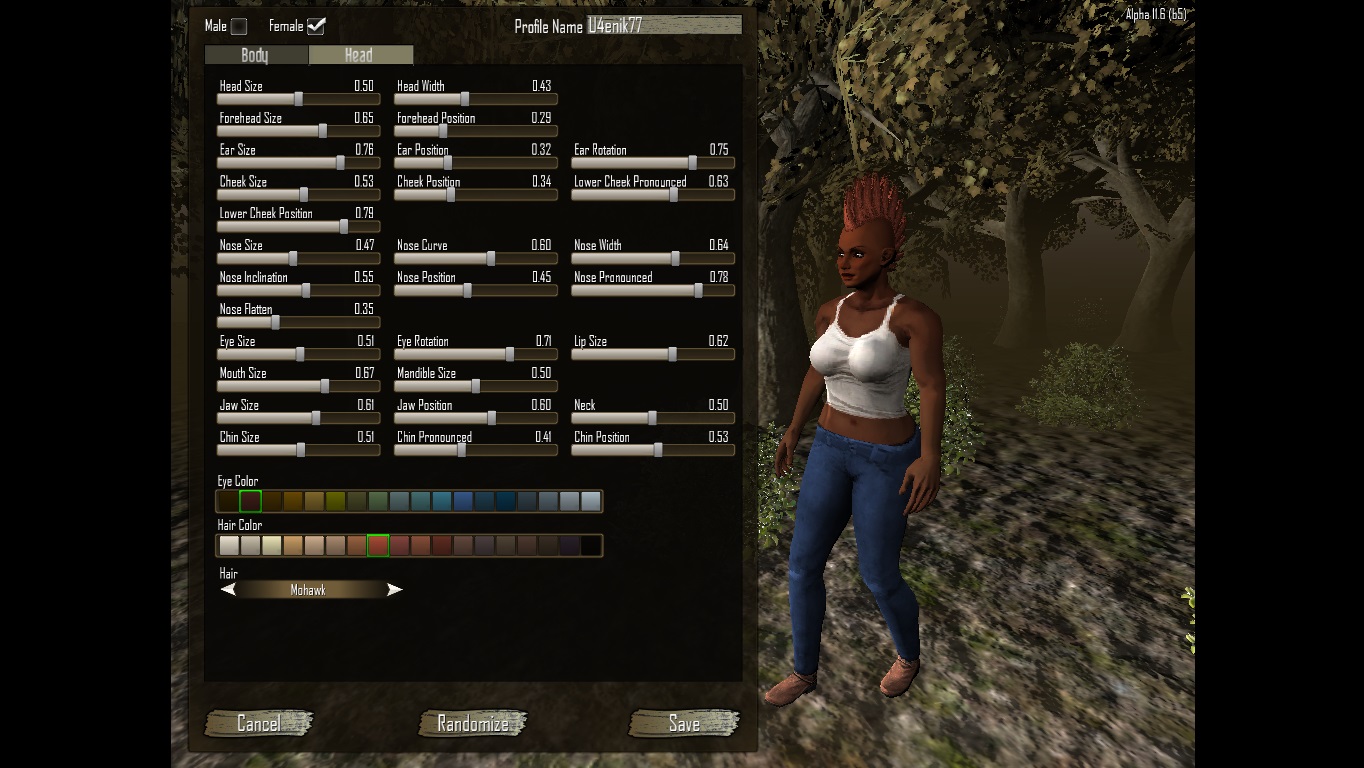Pick the lightest eye color swatch
The width and height of the screenshot is (1364, 768).
(591, 501)
